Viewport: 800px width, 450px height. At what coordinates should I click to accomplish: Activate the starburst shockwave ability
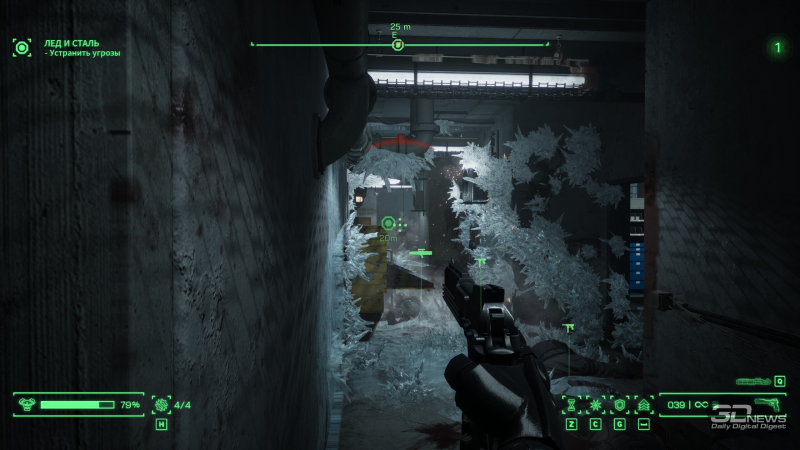[x=596, y=405]
